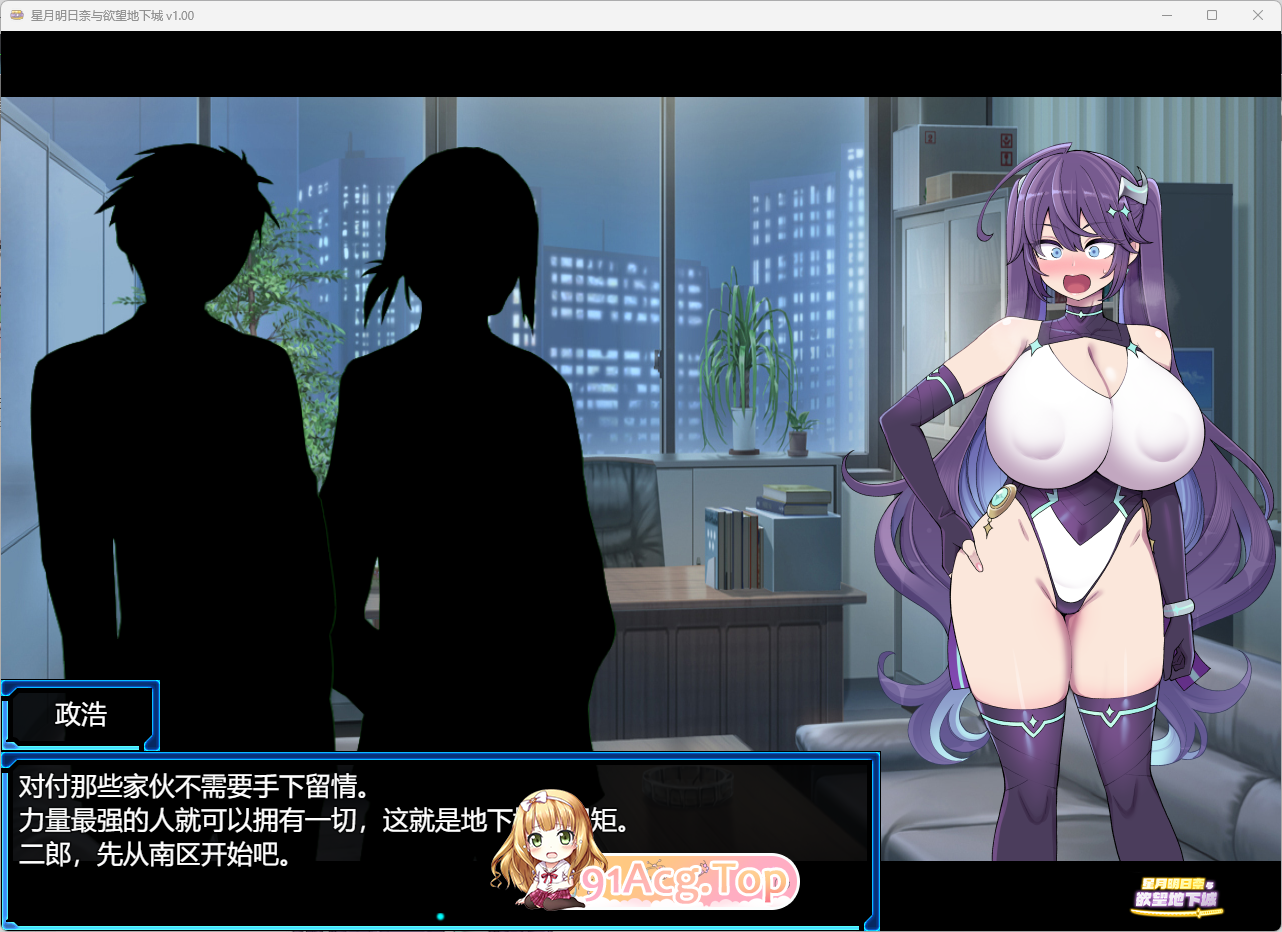The width and height of the screenshot is (1282, 932).
Task: Click the blinking cyan continue indicator
Action: click(x=438, y=915)
